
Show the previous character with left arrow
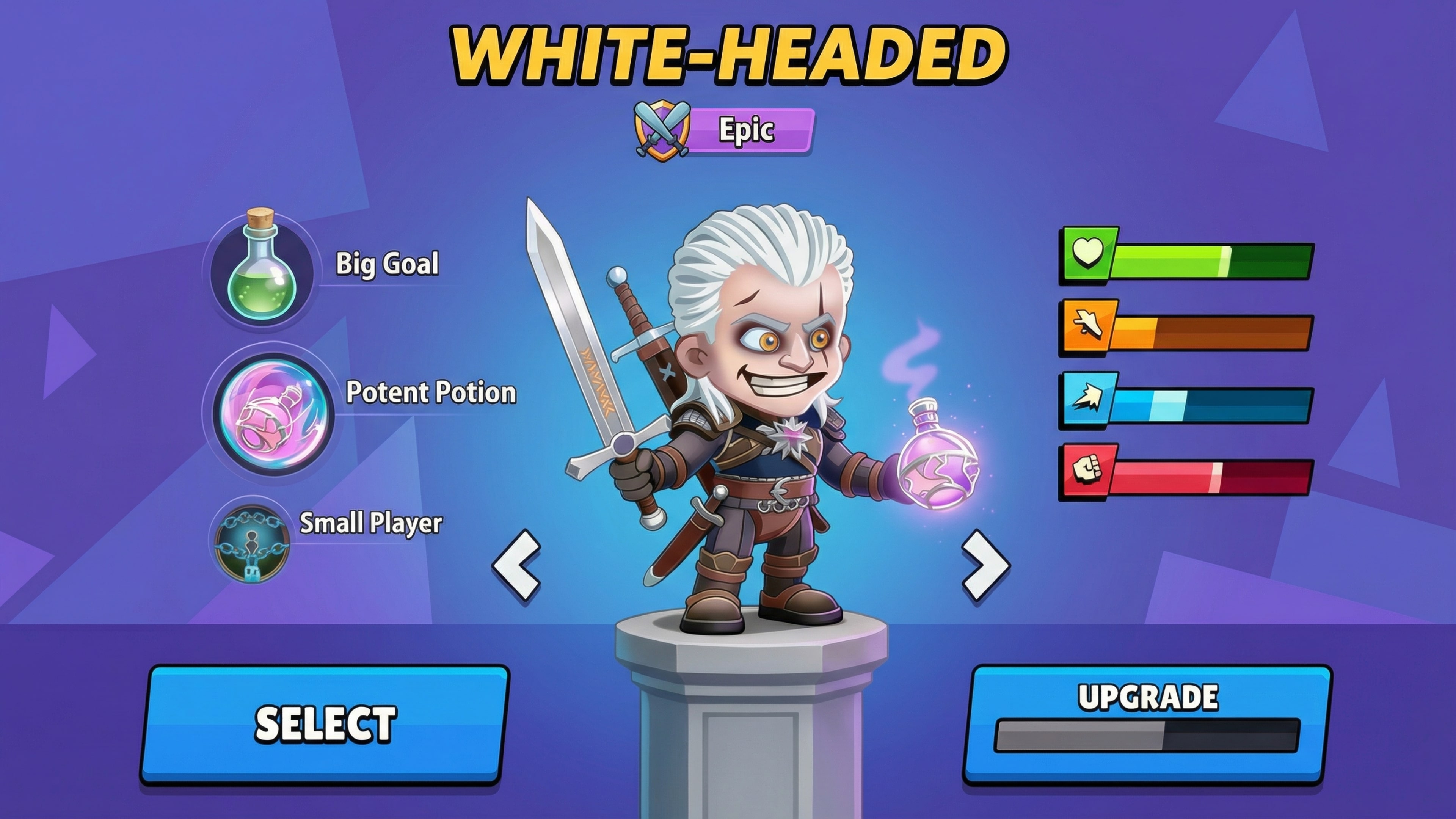516,565
